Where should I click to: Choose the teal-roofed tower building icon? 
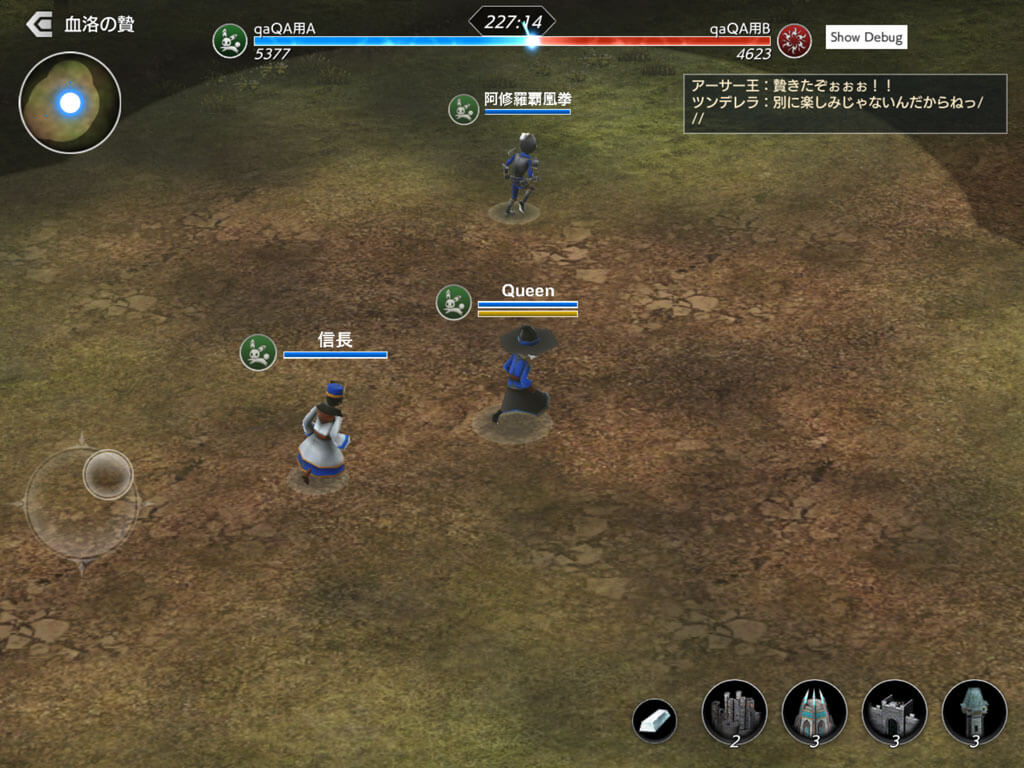pos(974,712)
